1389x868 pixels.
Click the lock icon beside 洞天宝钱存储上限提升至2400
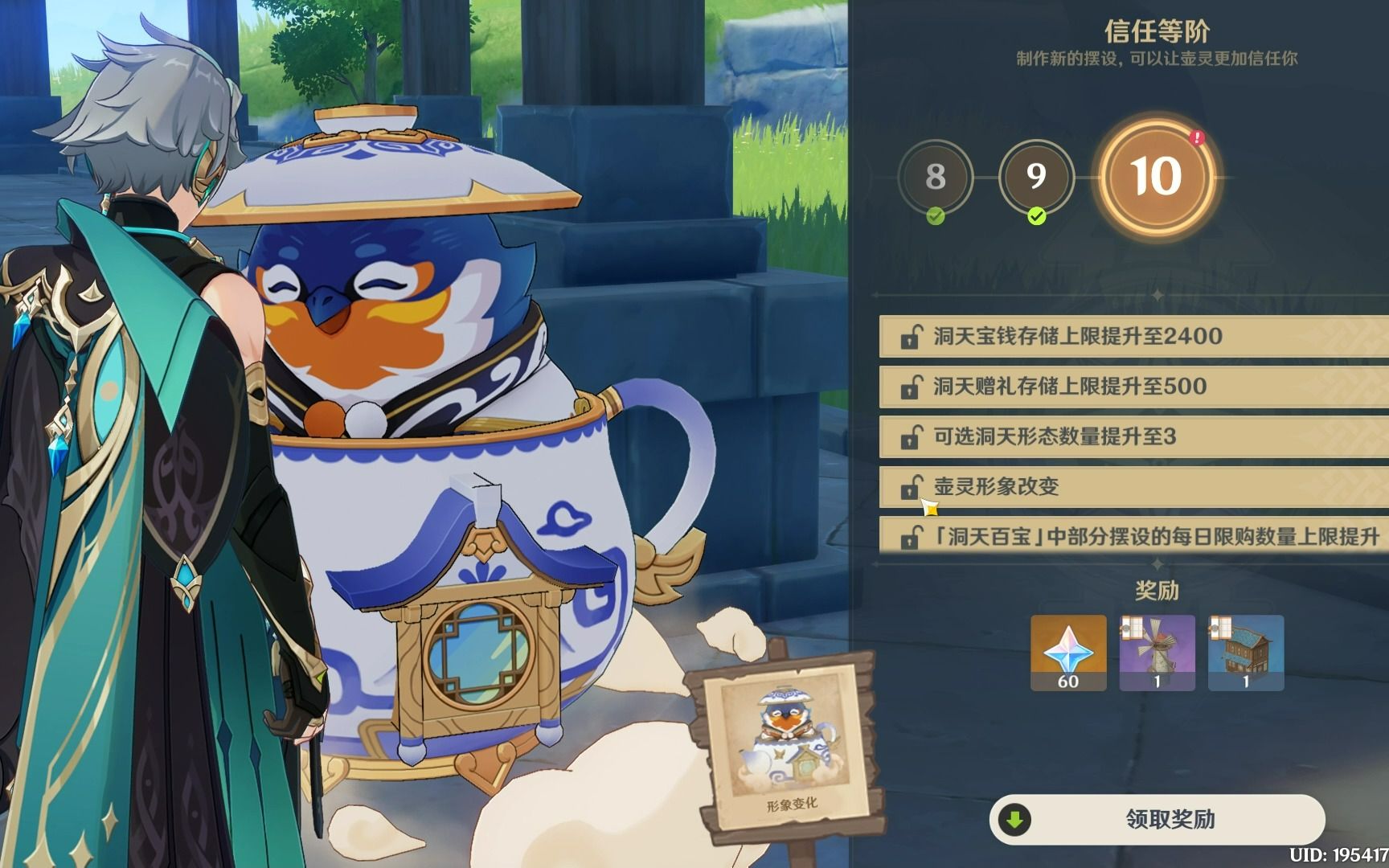912,338
